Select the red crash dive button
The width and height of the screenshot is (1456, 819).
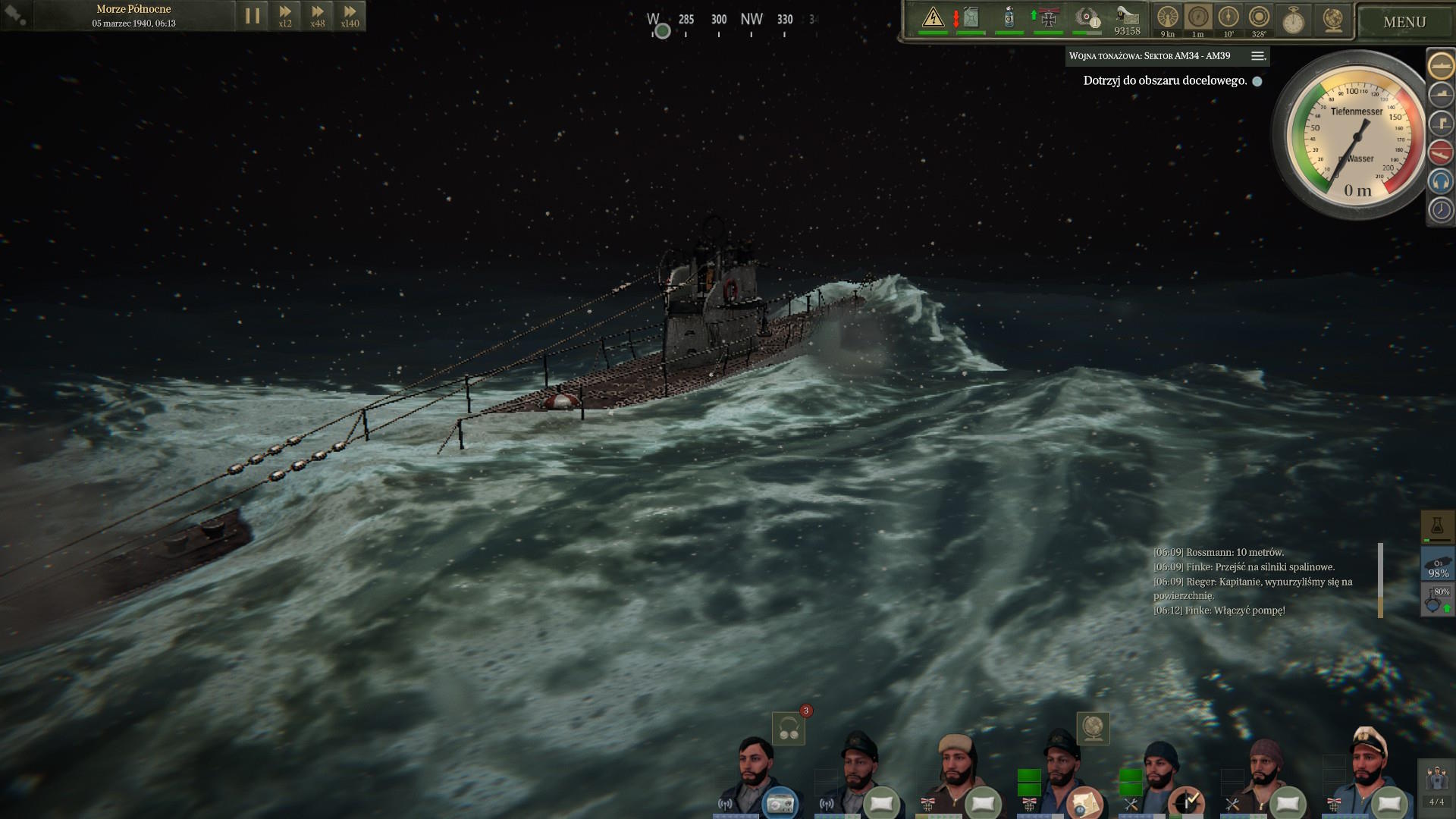[x=1441, y=152]
